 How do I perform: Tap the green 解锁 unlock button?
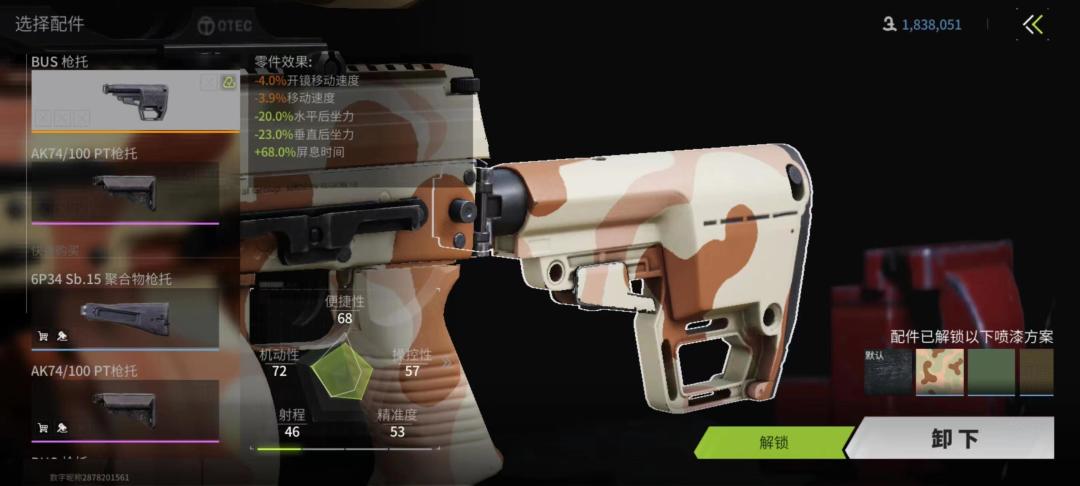773,441
